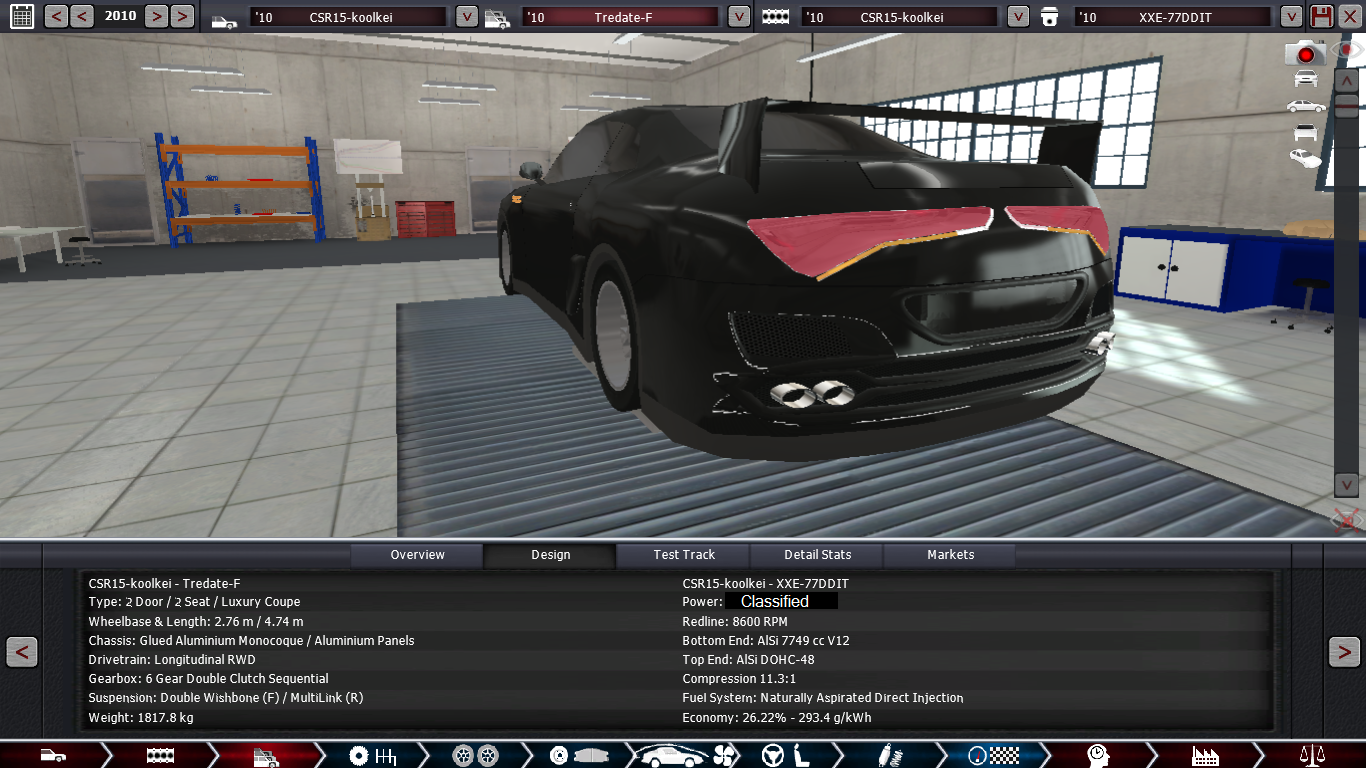Open the factory section icon
This screenshot has width=1366, height=768.
[x=1205, y=755]
